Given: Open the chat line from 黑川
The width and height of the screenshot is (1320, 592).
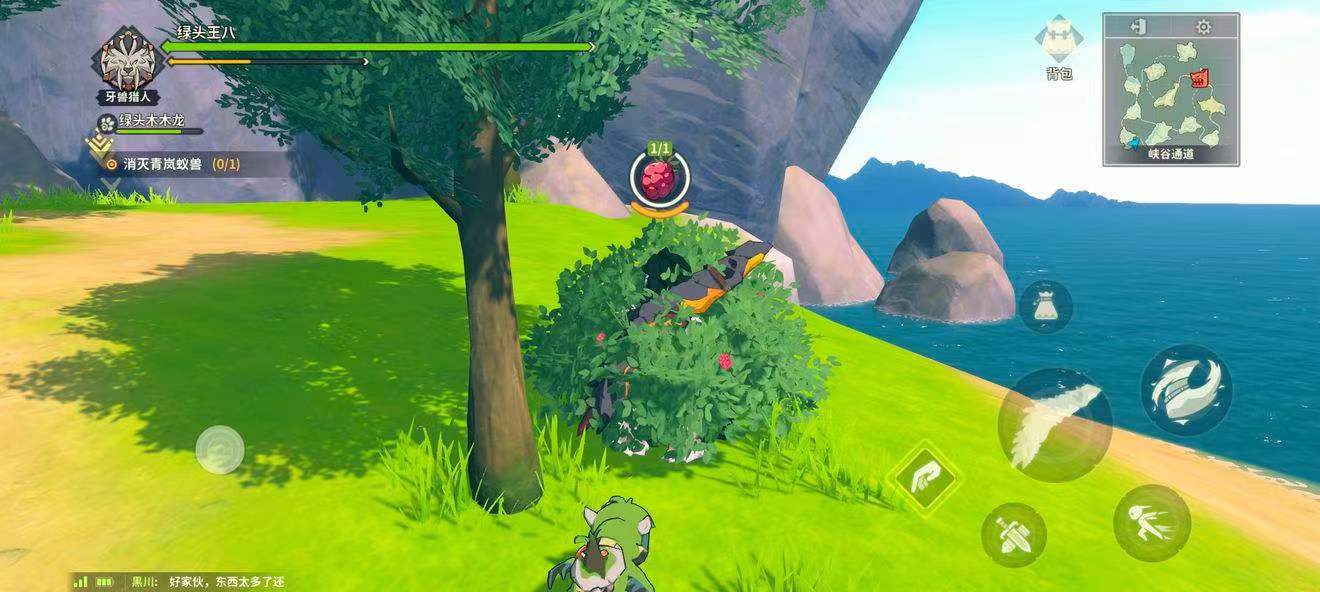Looking at the screenshot, I should [208, 581].
